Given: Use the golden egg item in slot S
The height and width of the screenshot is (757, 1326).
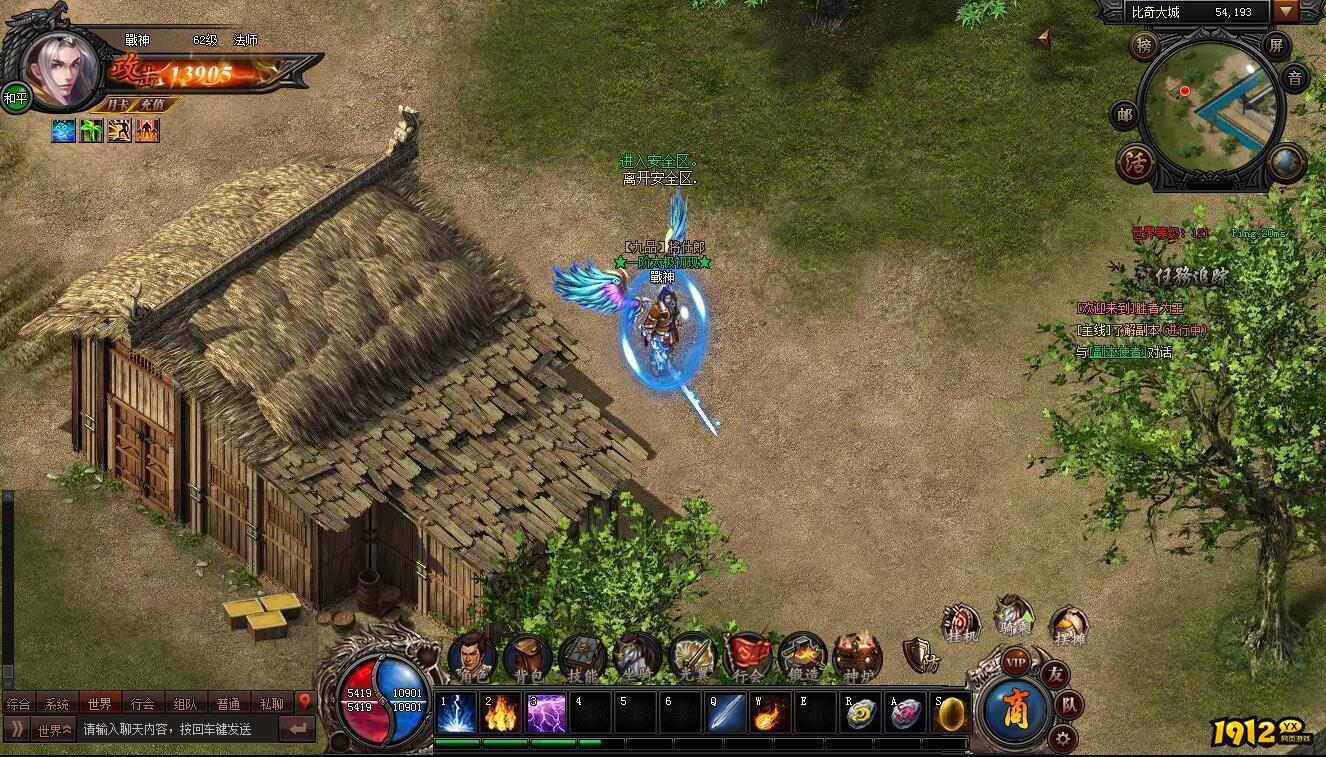Looking at the screenshot, I should (x=951, y=713).
